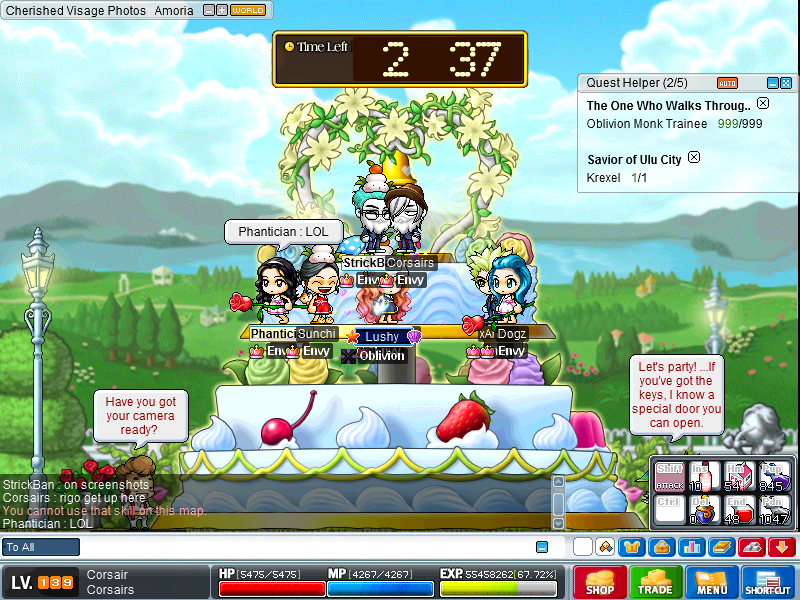The height and width of the screenshot is (600, 800).
Task: Open the game Menu
Action: click(712, 582)
